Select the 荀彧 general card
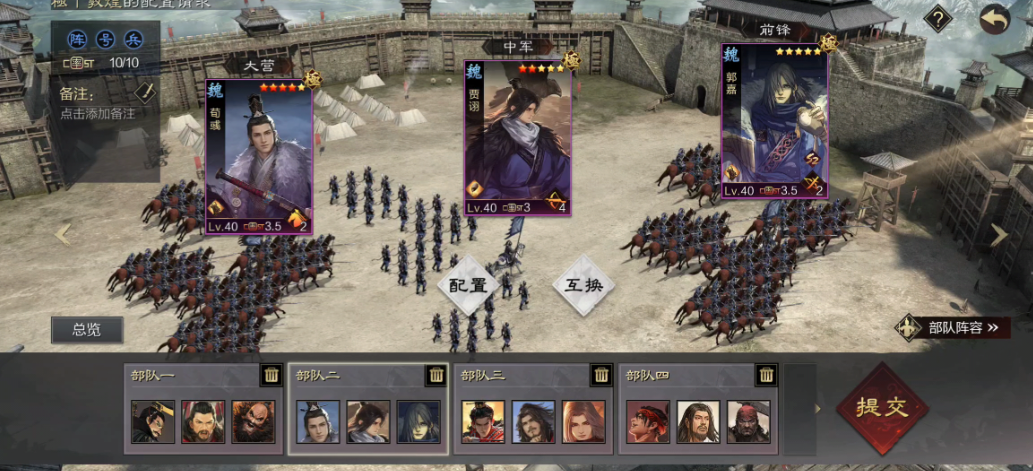The height and width of the screenshot is (471, 1033). [x=259, y=157]
